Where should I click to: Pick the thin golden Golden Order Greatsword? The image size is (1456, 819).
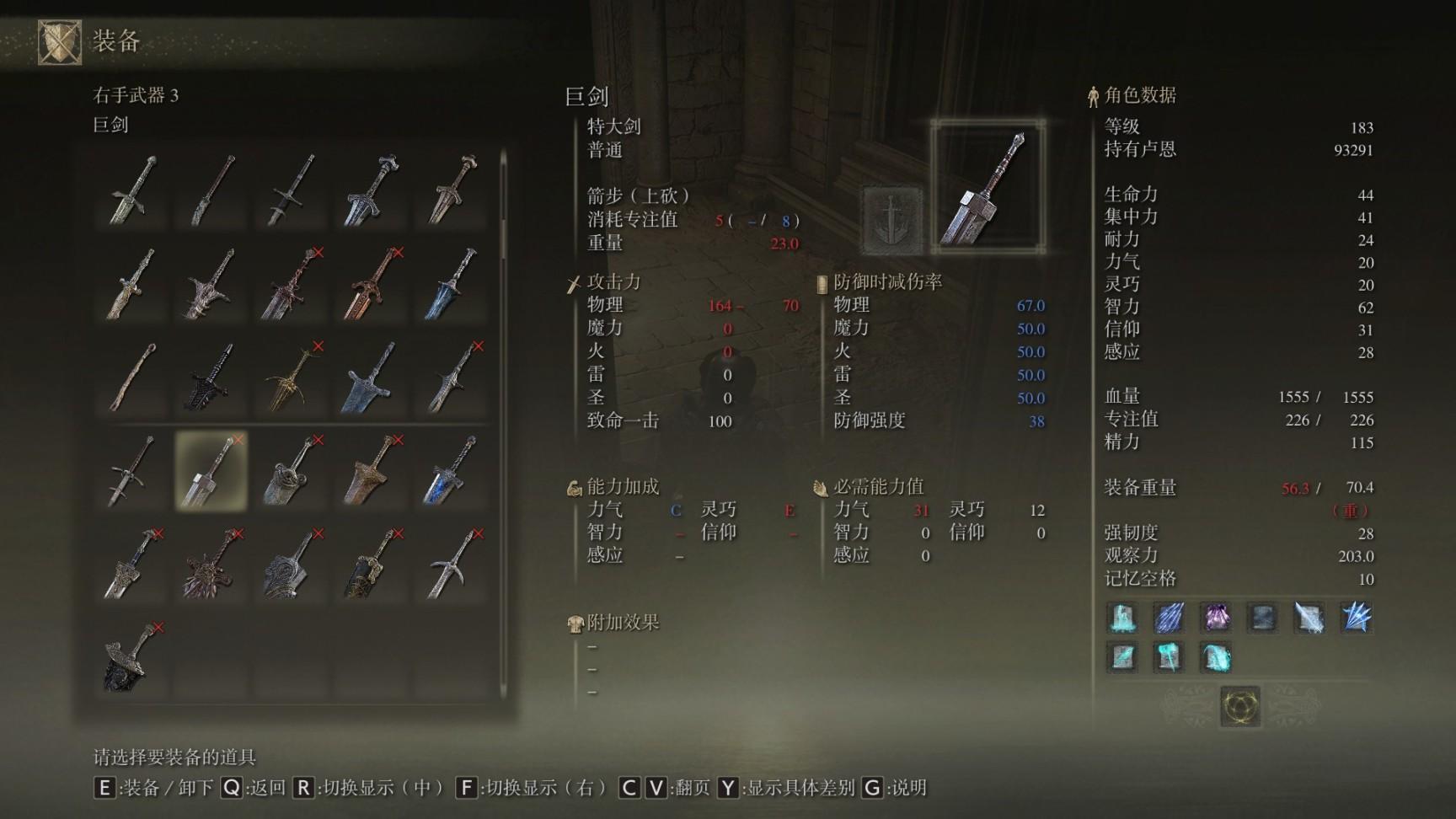coord(292,377)
